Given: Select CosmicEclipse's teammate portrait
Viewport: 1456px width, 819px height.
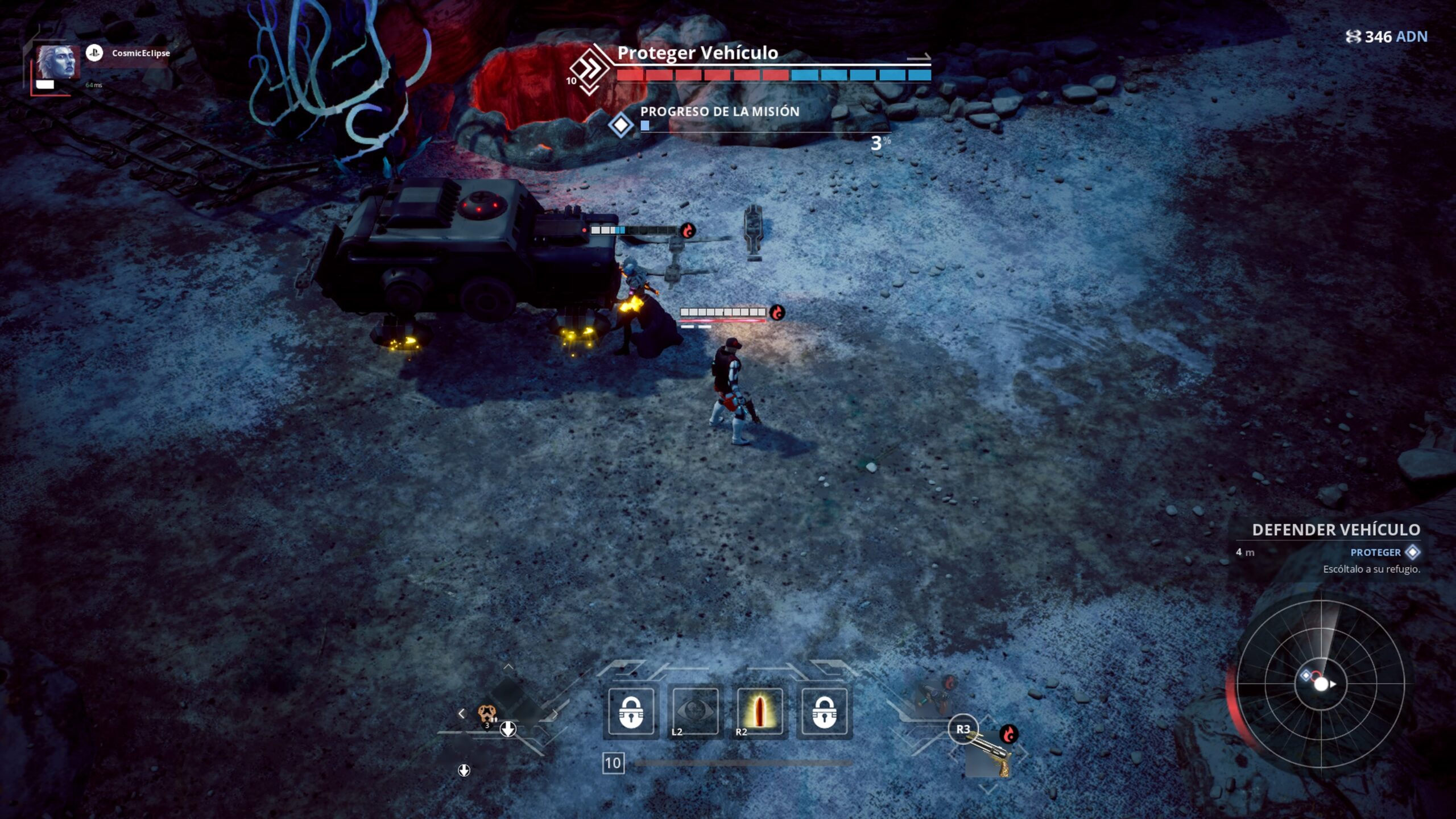Looking at the screenshot, I should [x=56, y=63].
